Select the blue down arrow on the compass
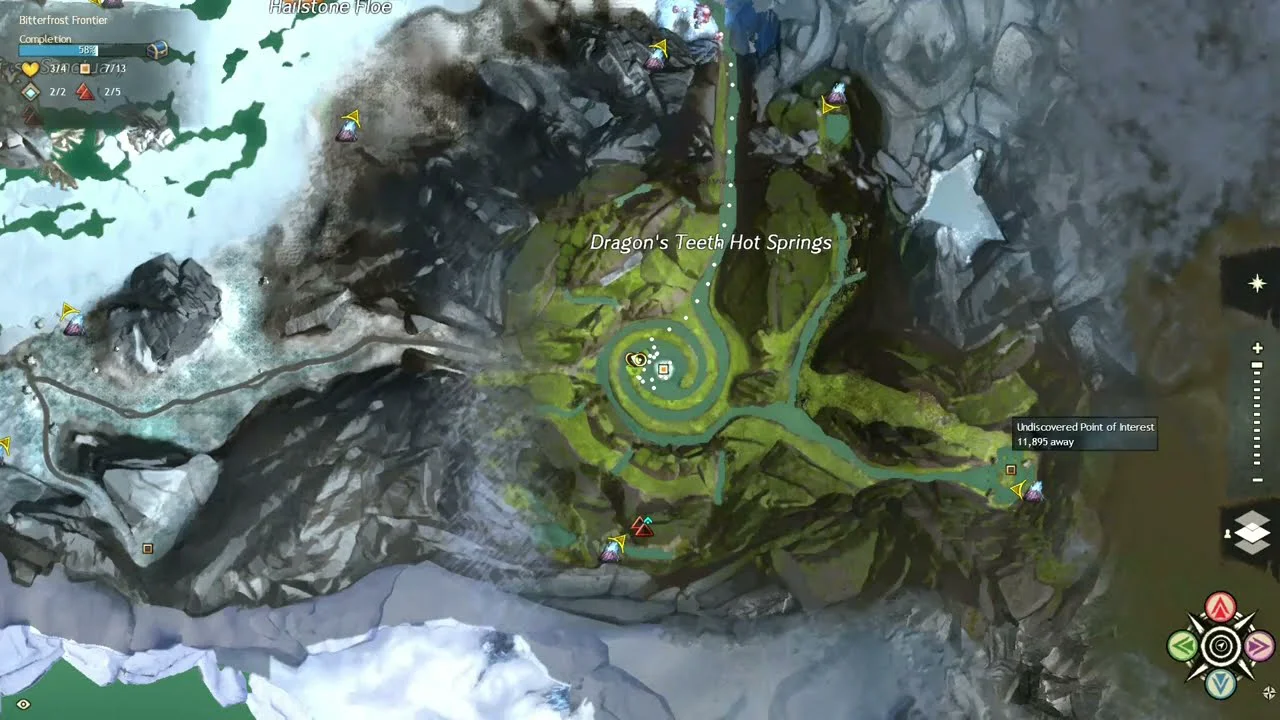 coord(1220,684)
